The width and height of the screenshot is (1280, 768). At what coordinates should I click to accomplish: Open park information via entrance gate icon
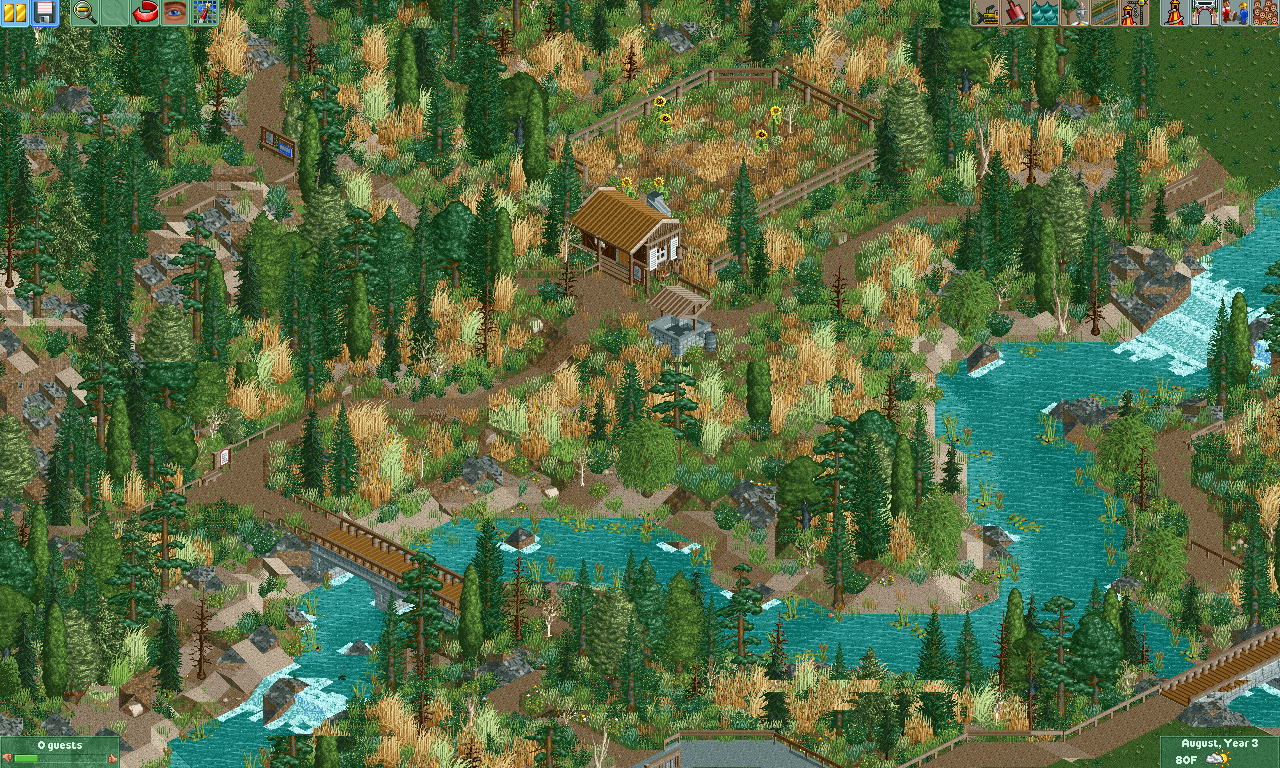1205,13
